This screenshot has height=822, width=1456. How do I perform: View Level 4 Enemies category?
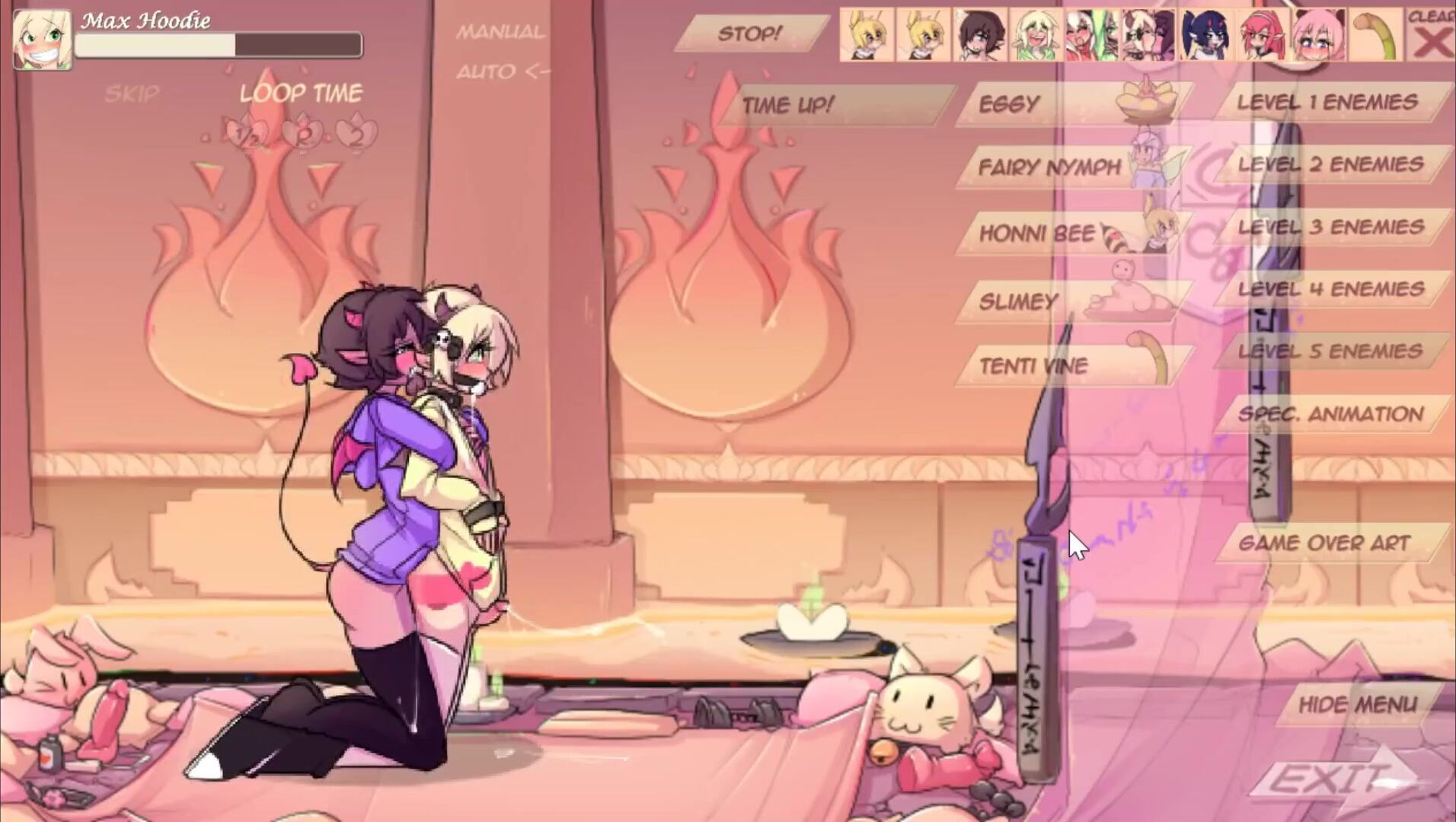click(1330, 289)
